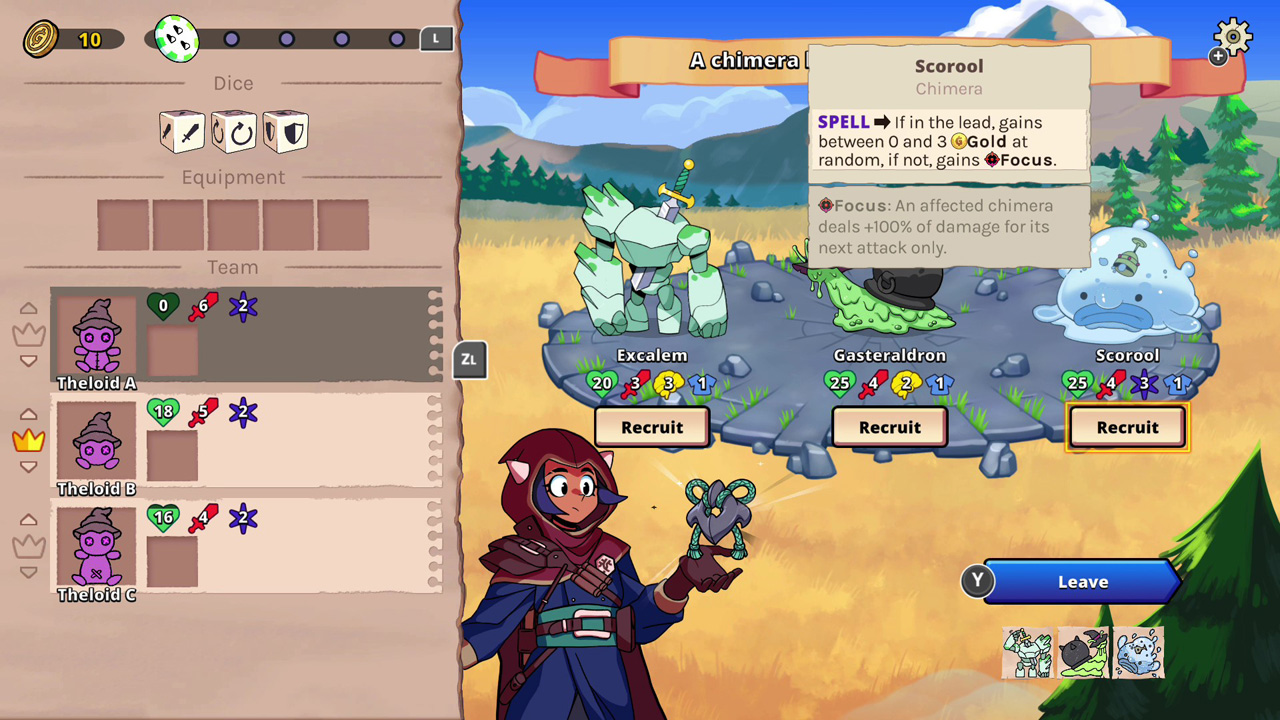This screenshot has width=1280, height=720.
Task: Click Theloid B's heart health icon
Action: 163,410
